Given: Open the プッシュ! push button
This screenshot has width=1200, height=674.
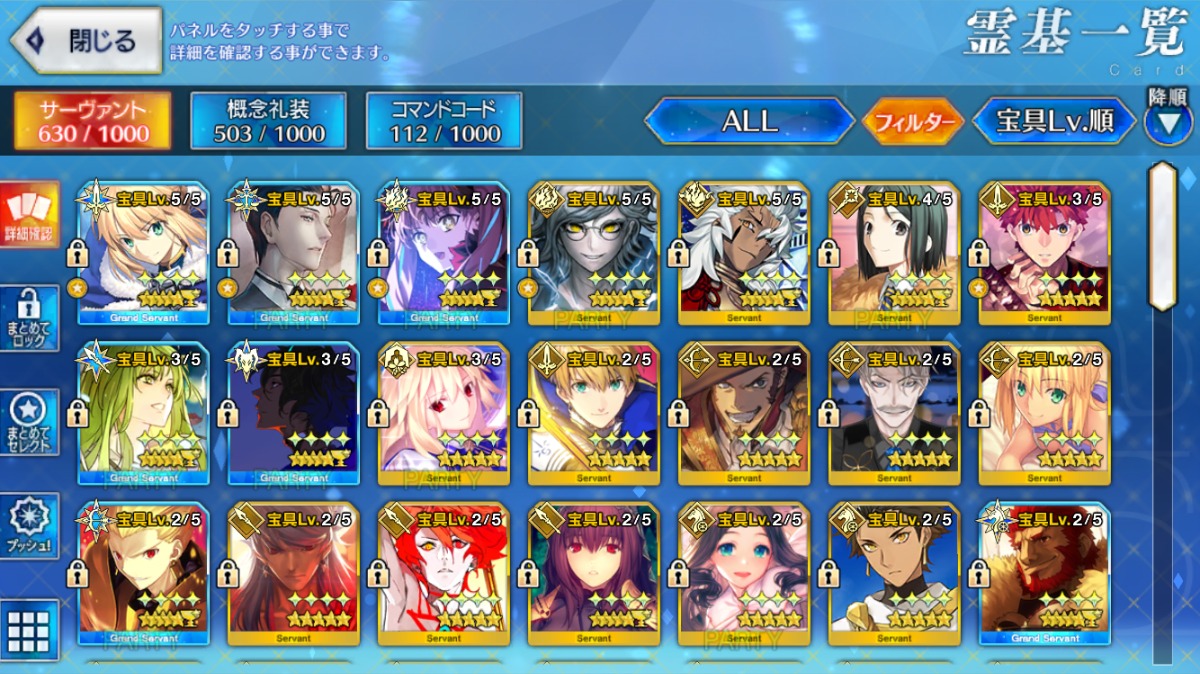Looking at the screenshot, I should pyautogui.click(x=29, y=525).
